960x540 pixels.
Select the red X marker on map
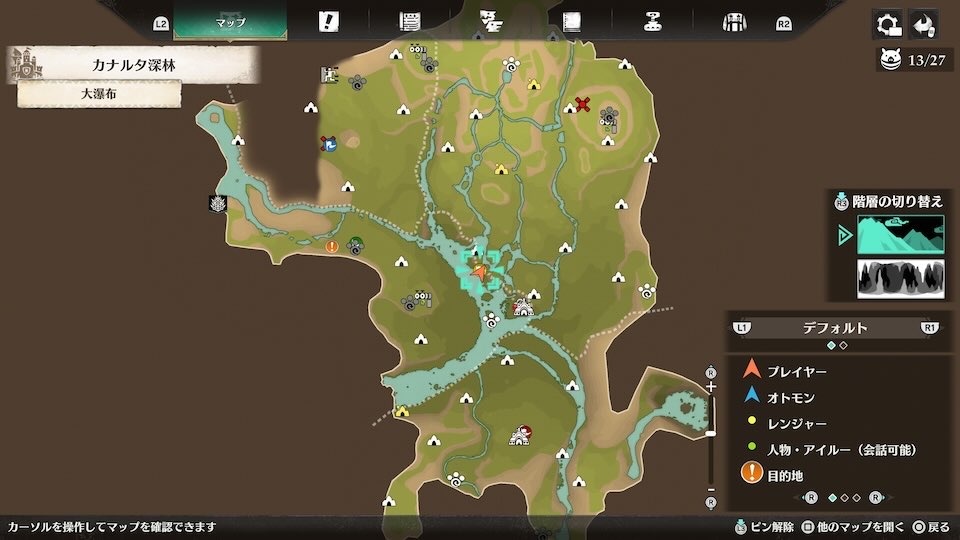tap(583, 104)
